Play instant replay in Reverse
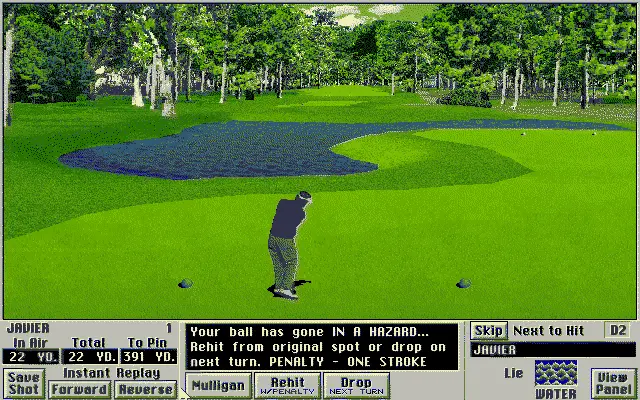Image resolution: width=640 pixels, height=400 pixels. [x=146, y=389]
